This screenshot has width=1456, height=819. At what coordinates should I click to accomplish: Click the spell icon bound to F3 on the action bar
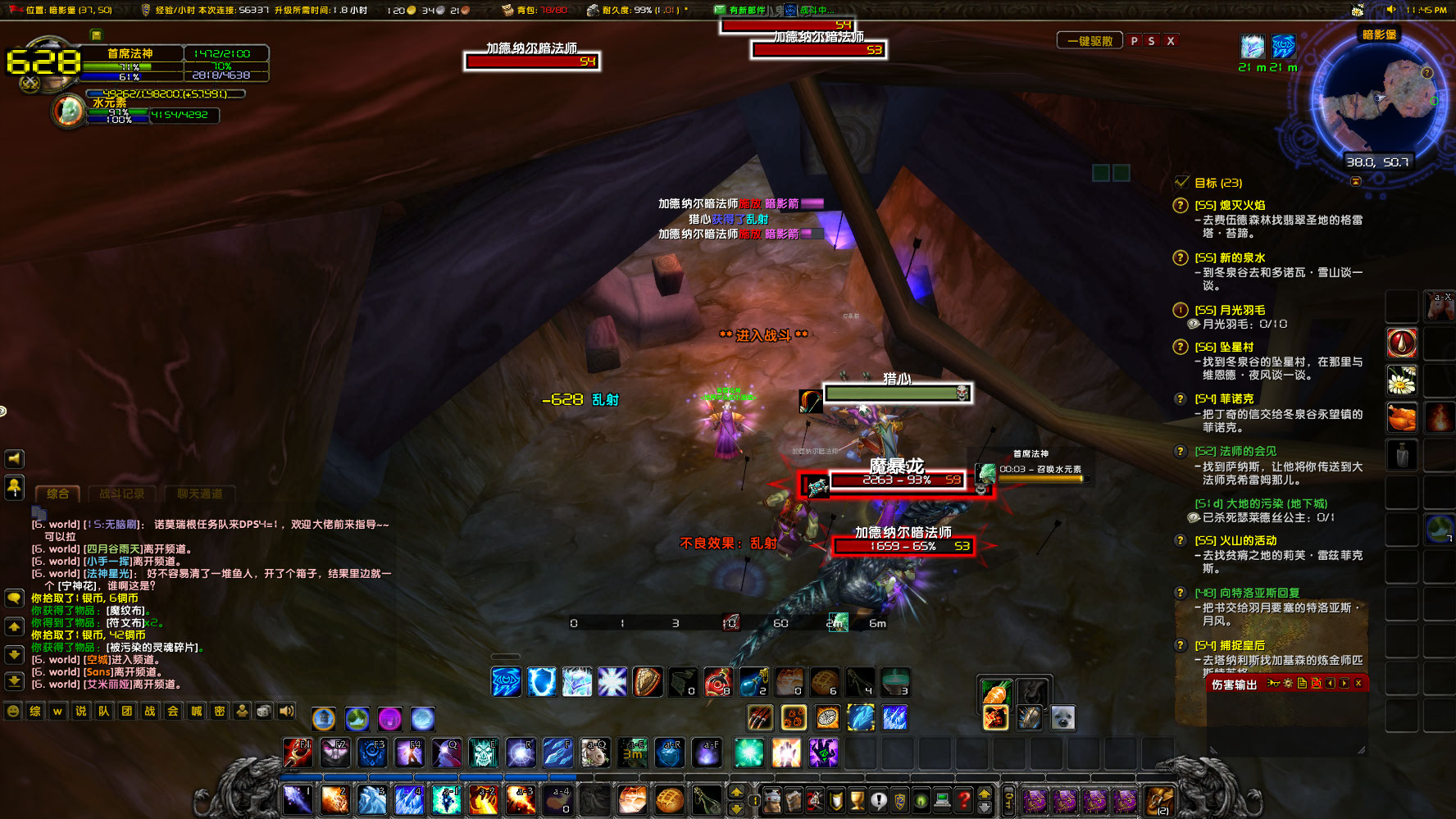click(371, 751)
